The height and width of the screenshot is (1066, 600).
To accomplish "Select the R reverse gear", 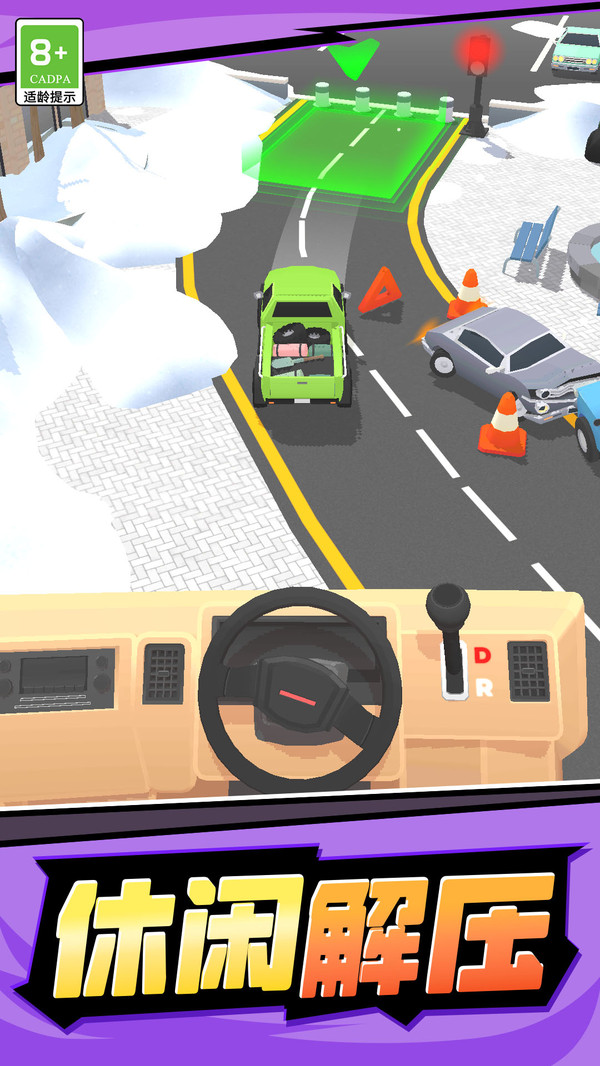I will coord(483,687).
